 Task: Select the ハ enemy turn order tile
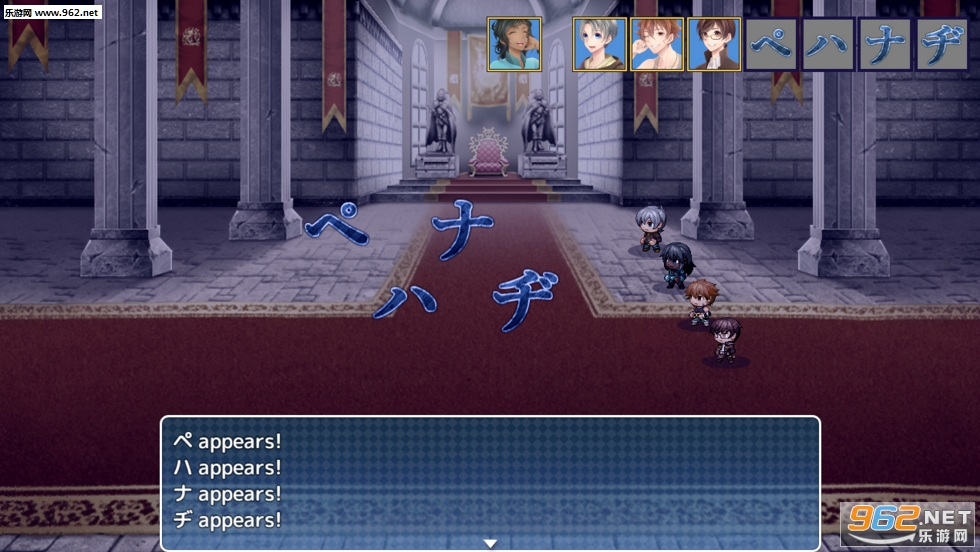(x=828, y=44)
